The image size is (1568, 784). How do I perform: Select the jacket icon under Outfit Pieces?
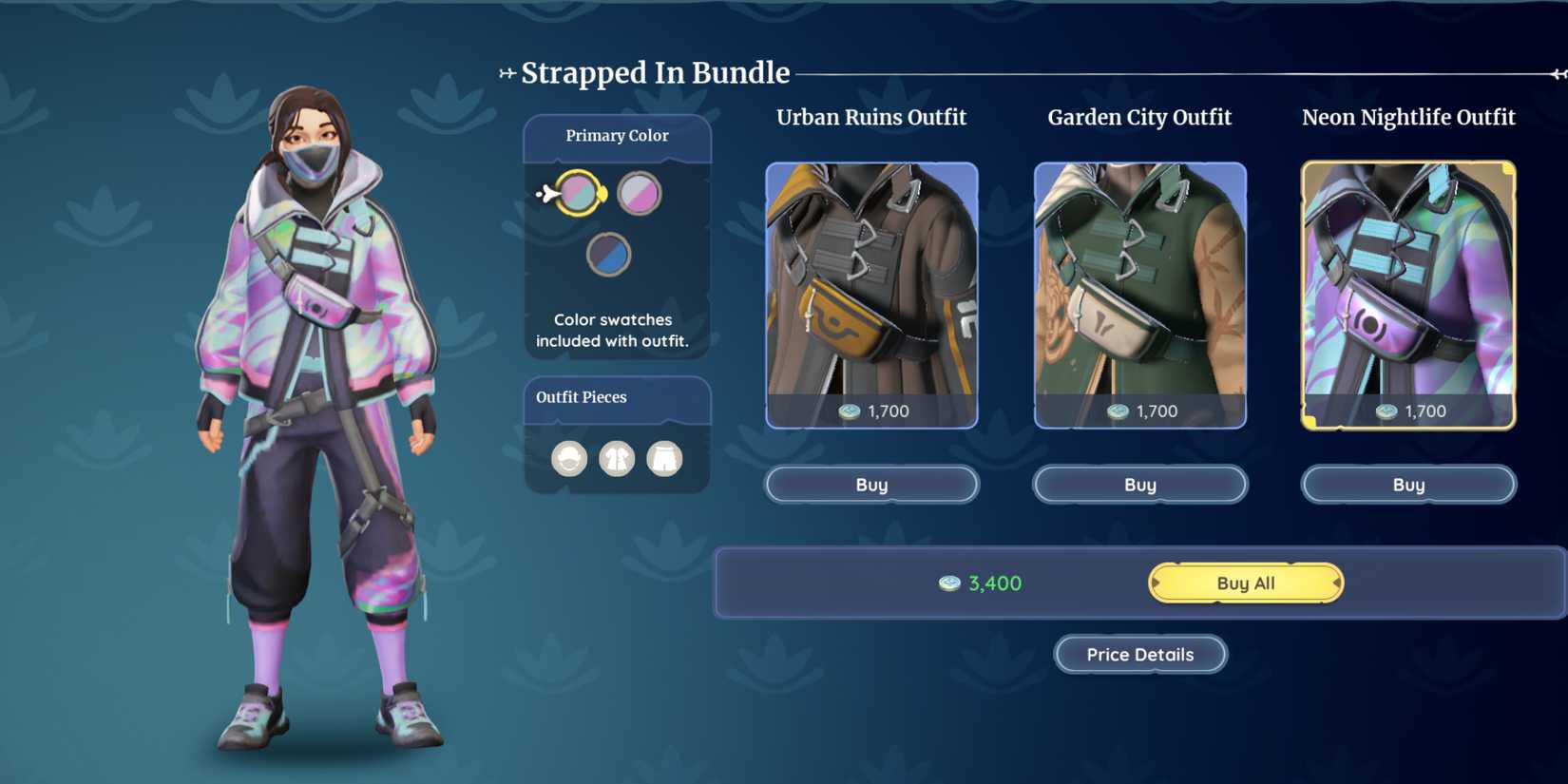(617, 458)
